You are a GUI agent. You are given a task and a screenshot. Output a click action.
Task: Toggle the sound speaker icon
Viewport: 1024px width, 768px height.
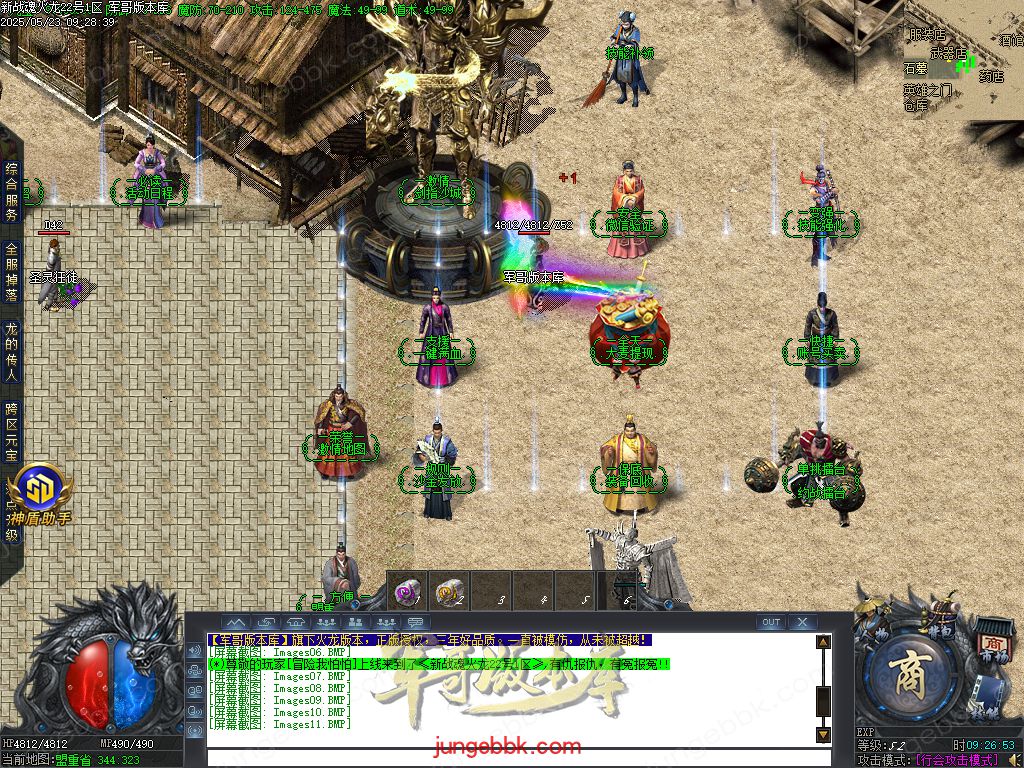pos(1014,761)
